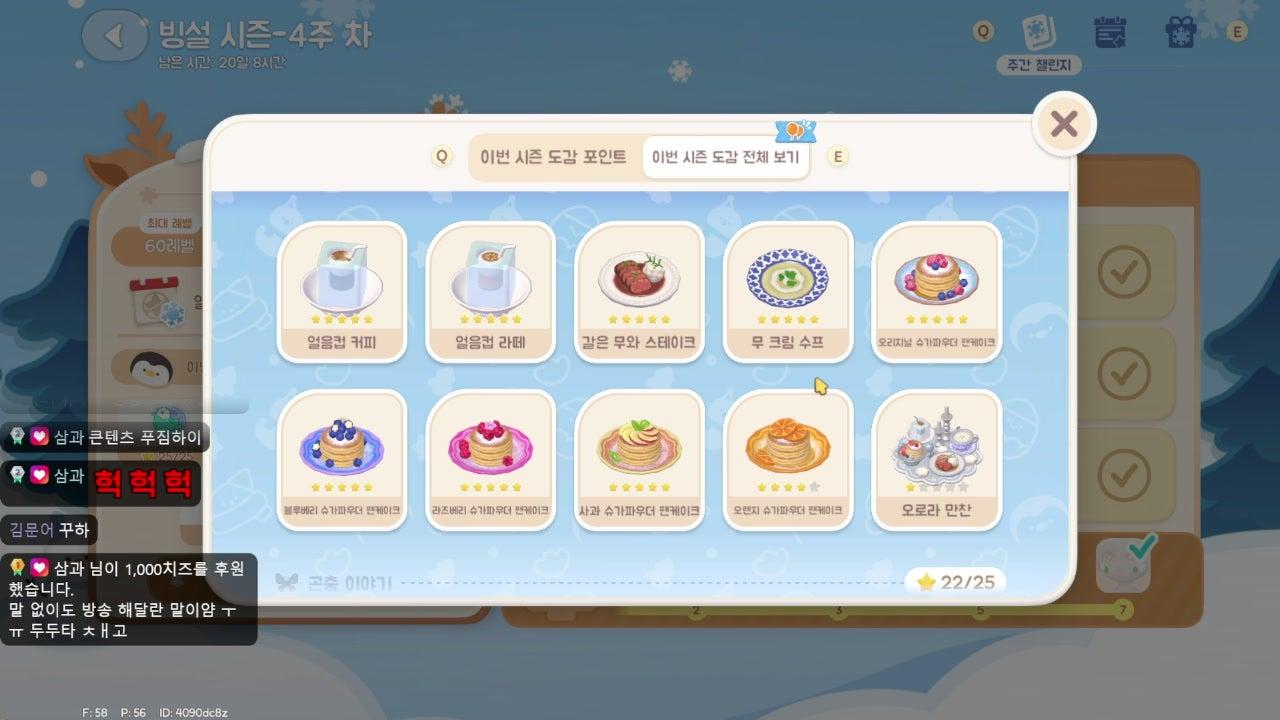Choose the 얼음컵 라떼 dish card
This screenshot has width=1280, height=720.
pos(490,291)
